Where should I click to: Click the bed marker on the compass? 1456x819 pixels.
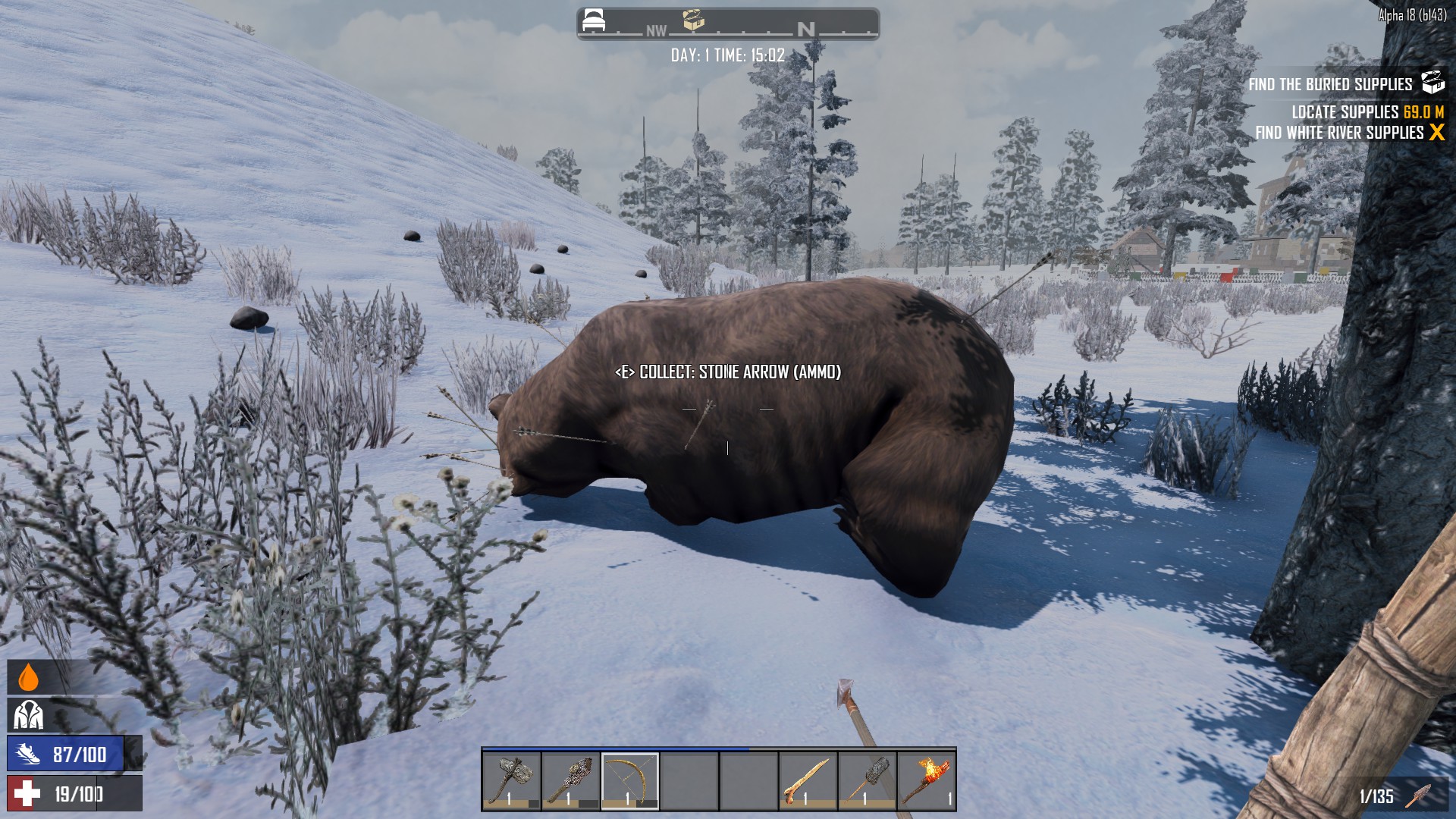click(593, 21)
